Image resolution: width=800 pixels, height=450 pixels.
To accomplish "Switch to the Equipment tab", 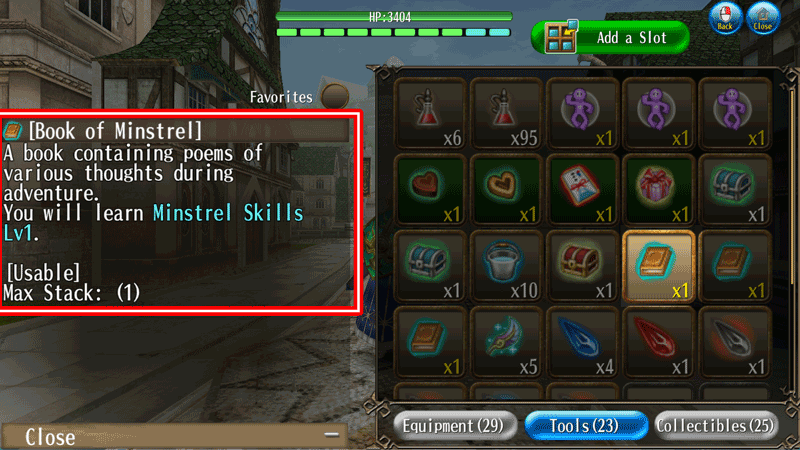I will point(454,426).
